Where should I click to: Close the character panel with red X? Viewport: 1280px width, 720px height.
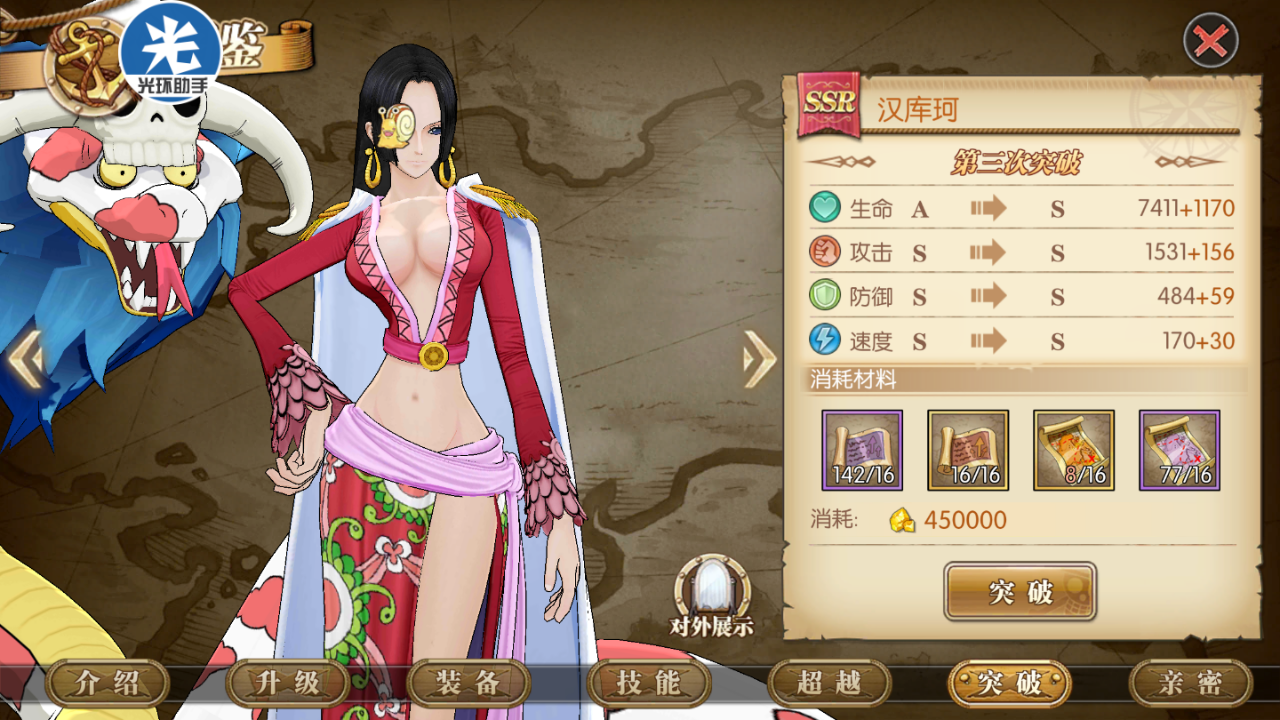pyautogui.click(x=1210, y=41)
